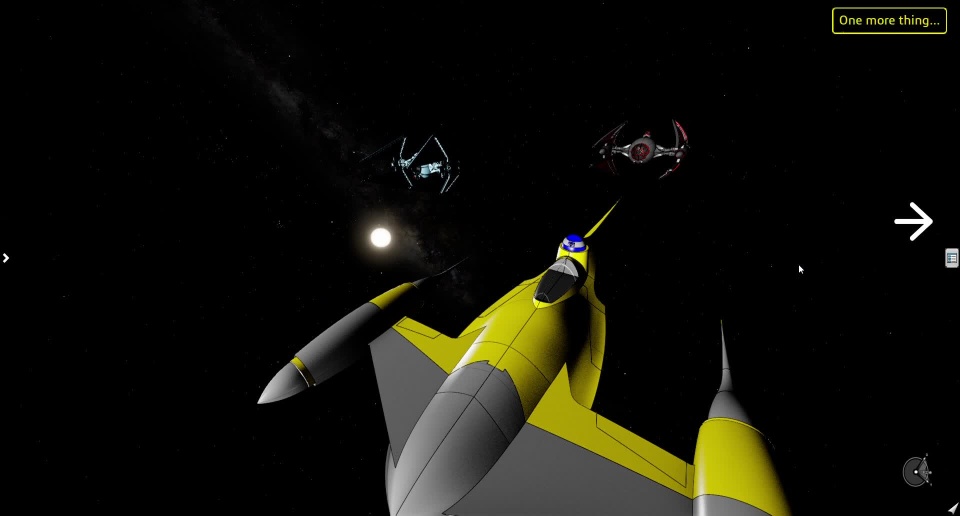Click the small bottom-right corner arrow
This screenshot has width=960, height=516.
[x=952, y=509]
